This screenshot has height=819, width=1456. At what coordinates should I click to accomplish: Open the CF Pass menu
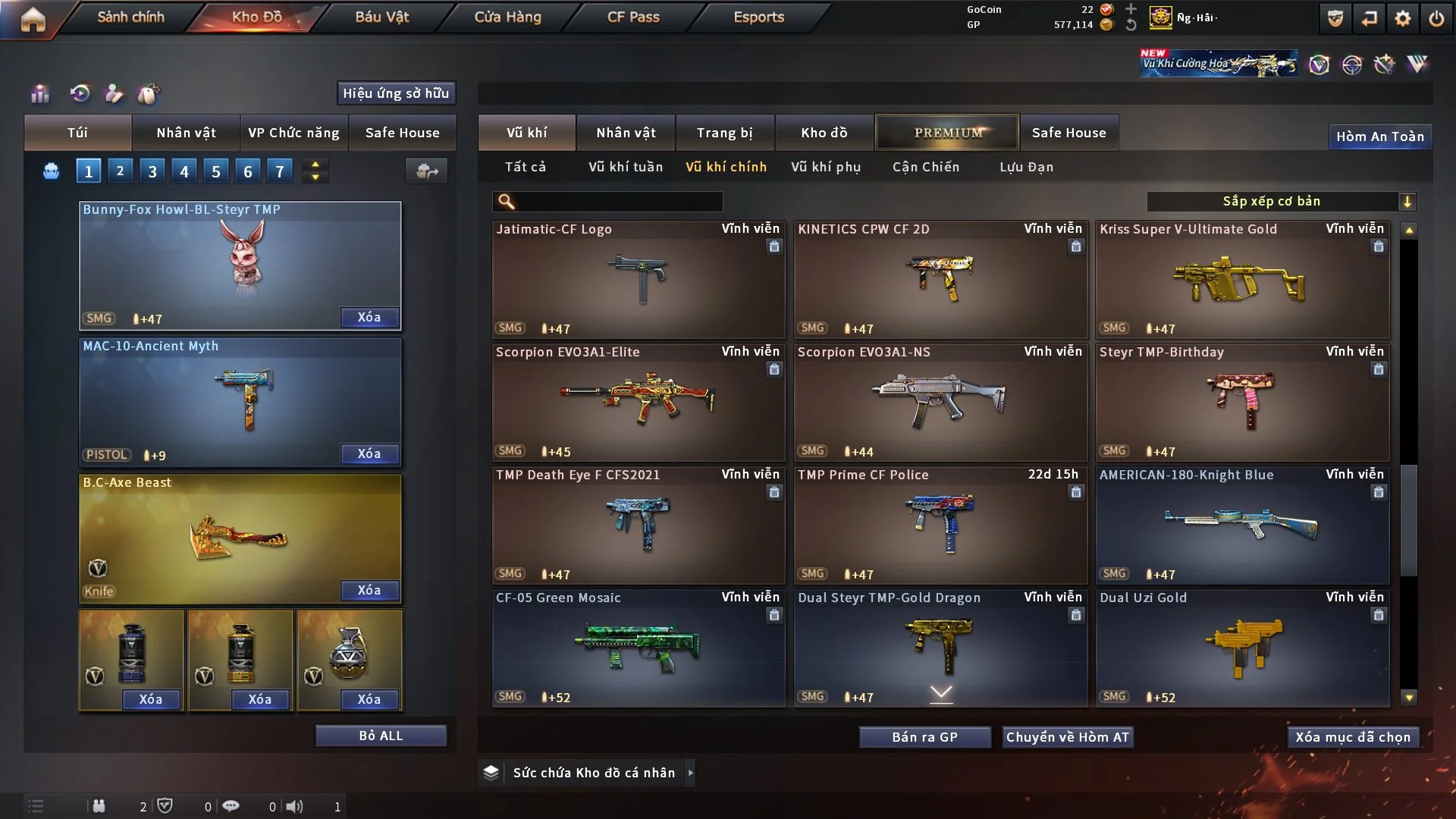pyautogui.click(x=633, y=17)
